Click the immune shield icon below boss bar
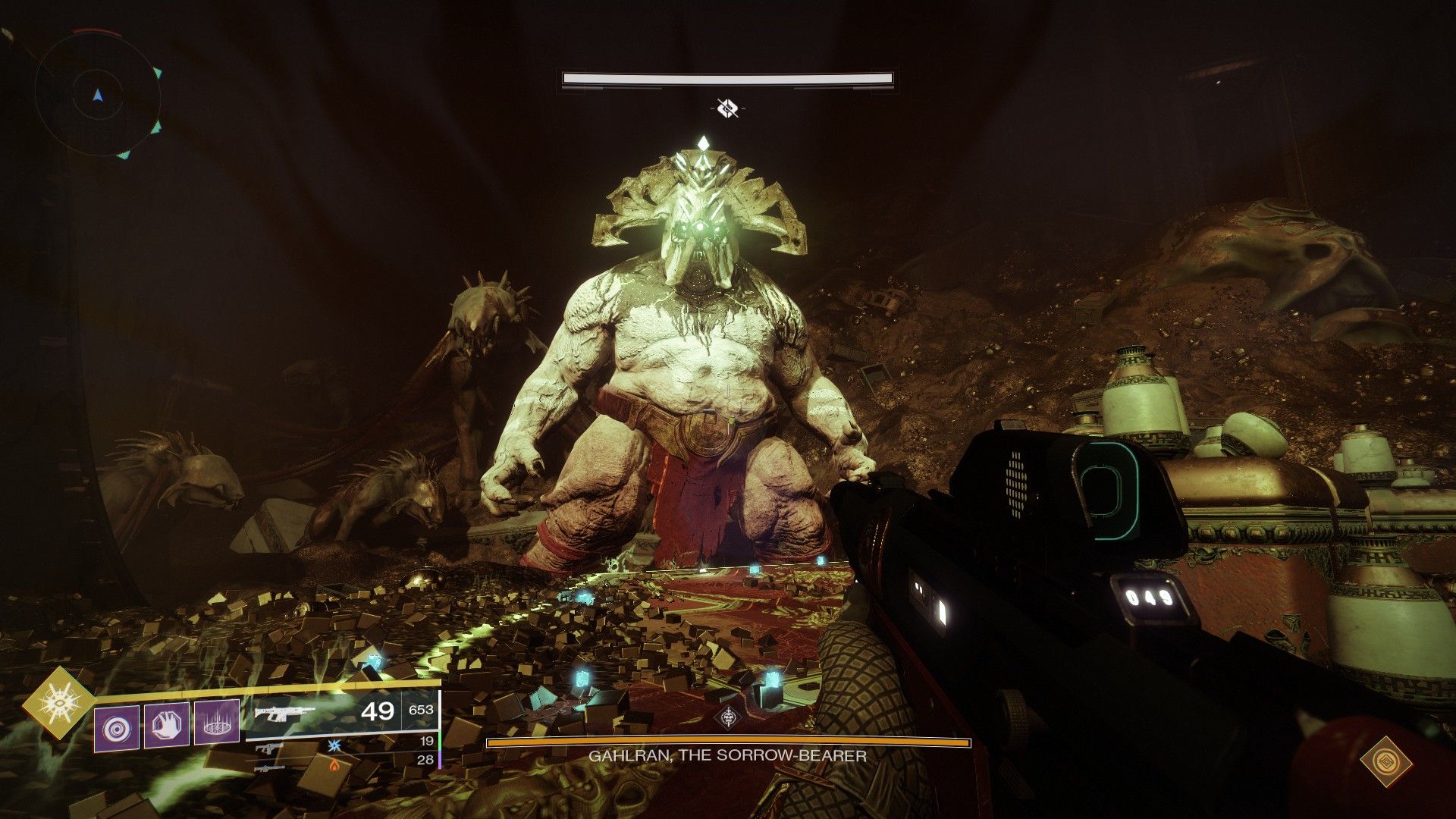 pyautogui.click(x=728, y=106)
